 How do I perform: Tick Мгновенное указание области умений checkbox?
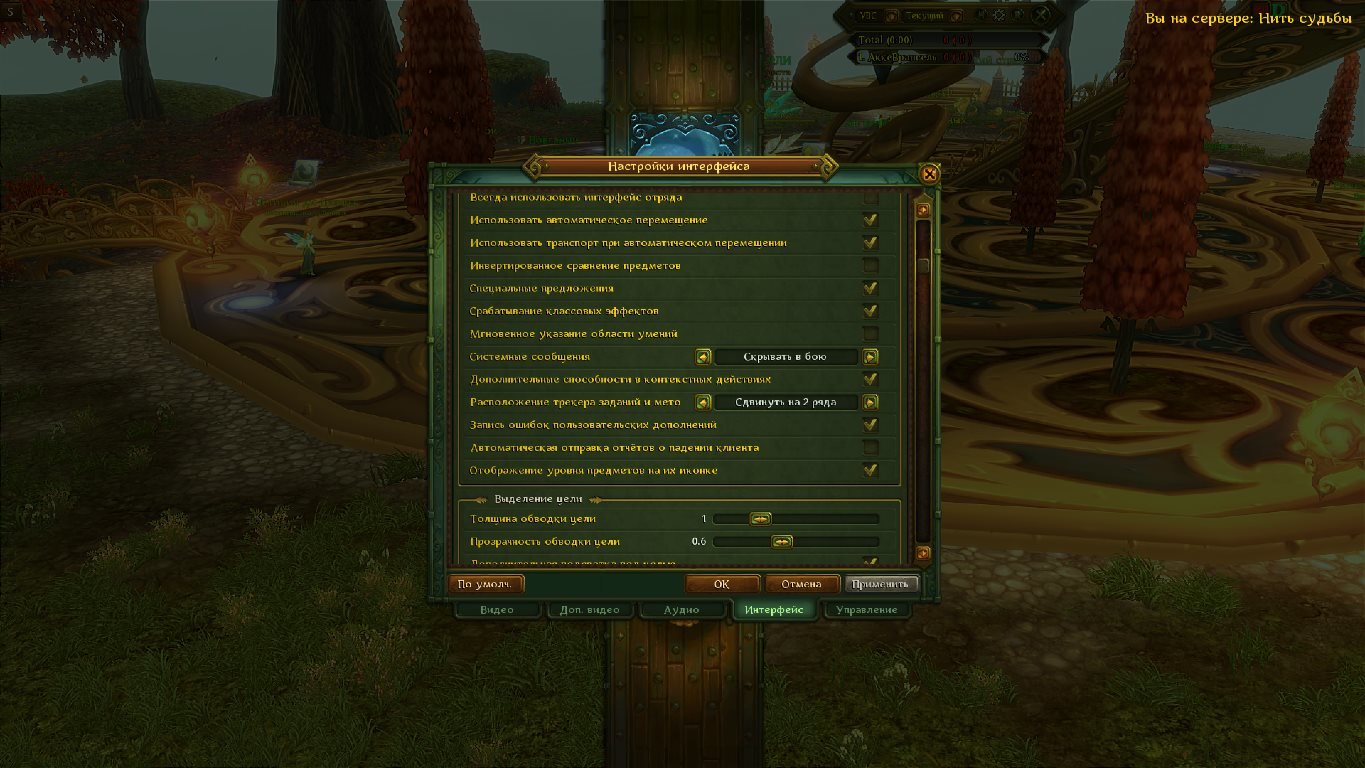pyautogui.click(x=870, y=334)
